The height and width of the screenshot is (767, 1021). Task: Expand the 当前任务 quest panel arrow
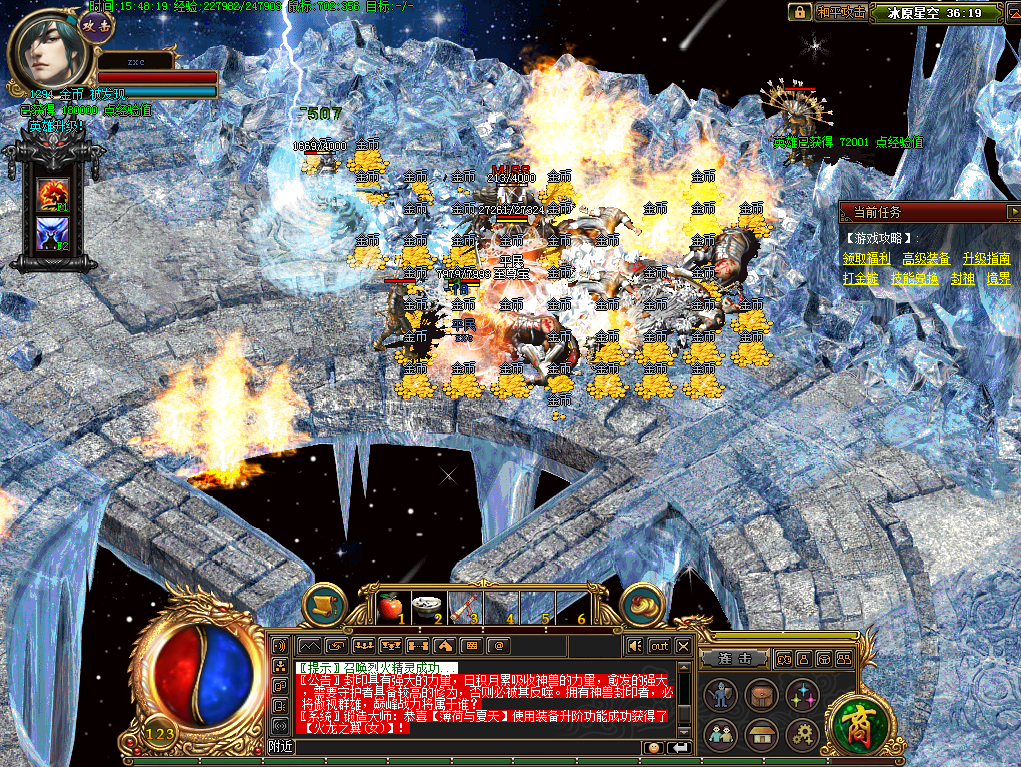click(x=1013, y=211)
